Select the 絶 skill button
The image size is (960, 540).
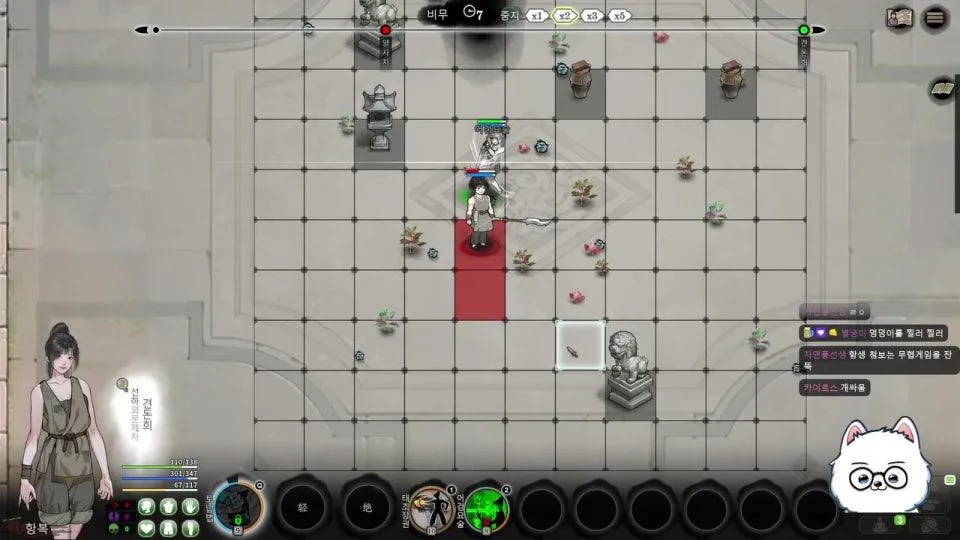pos(367,507)
